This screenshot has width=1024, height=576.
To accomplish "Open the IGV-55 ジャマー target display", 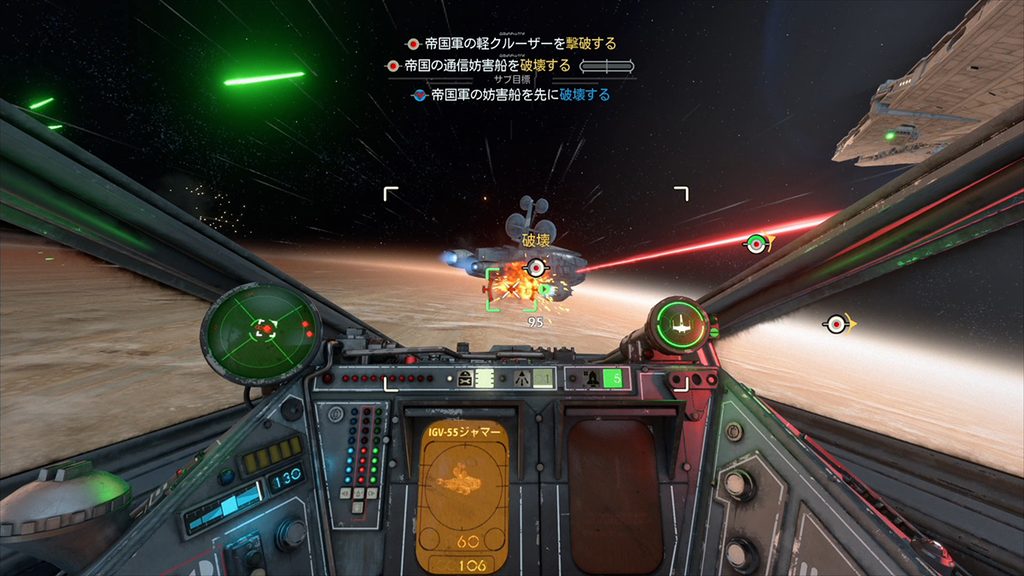I will (x=464, y=494).
